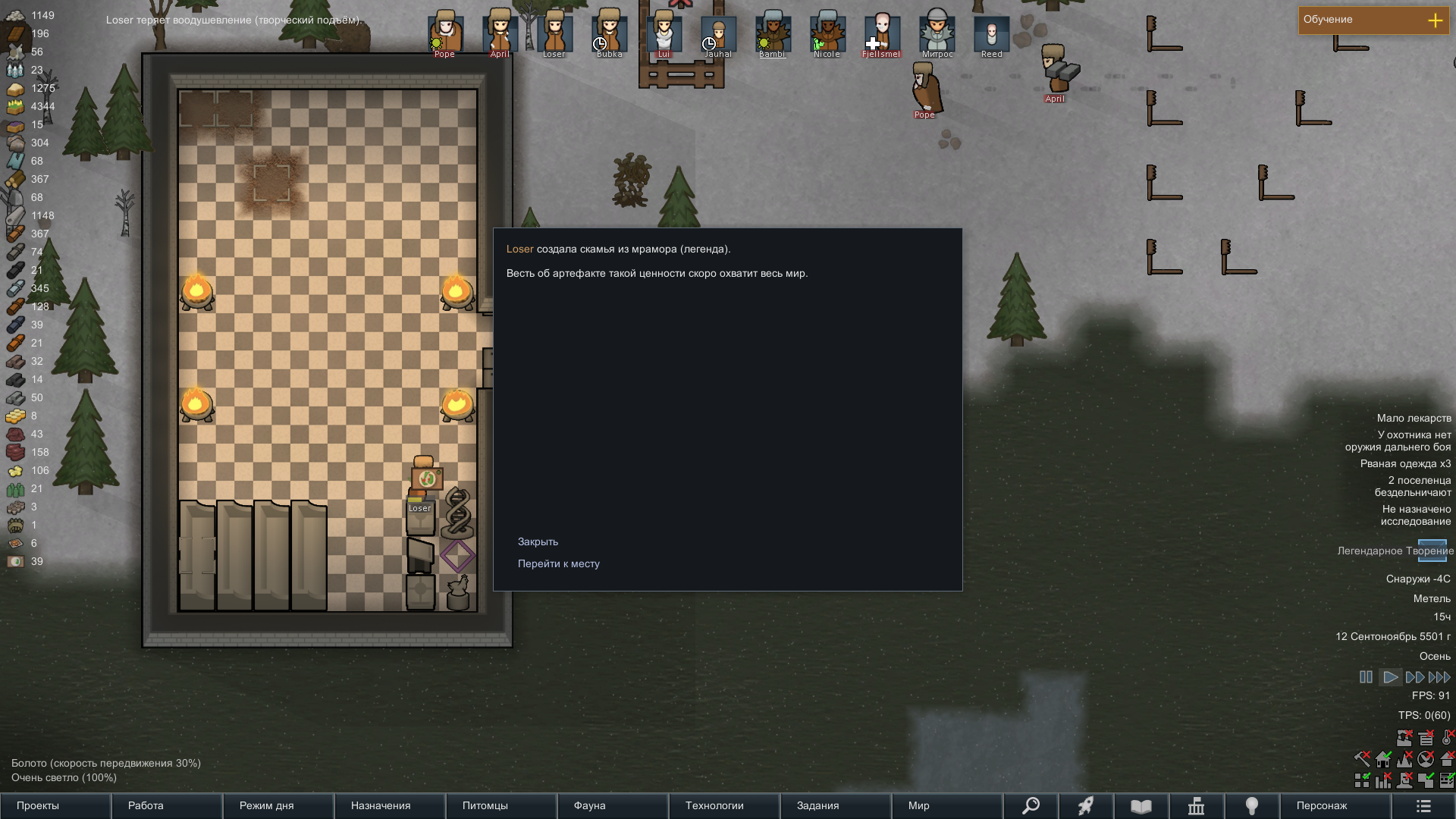Set the game to triple speed
Image resolution: width=1456 pixels, height=819 pixels.
pyautogui.click(x=1439, y=677)
